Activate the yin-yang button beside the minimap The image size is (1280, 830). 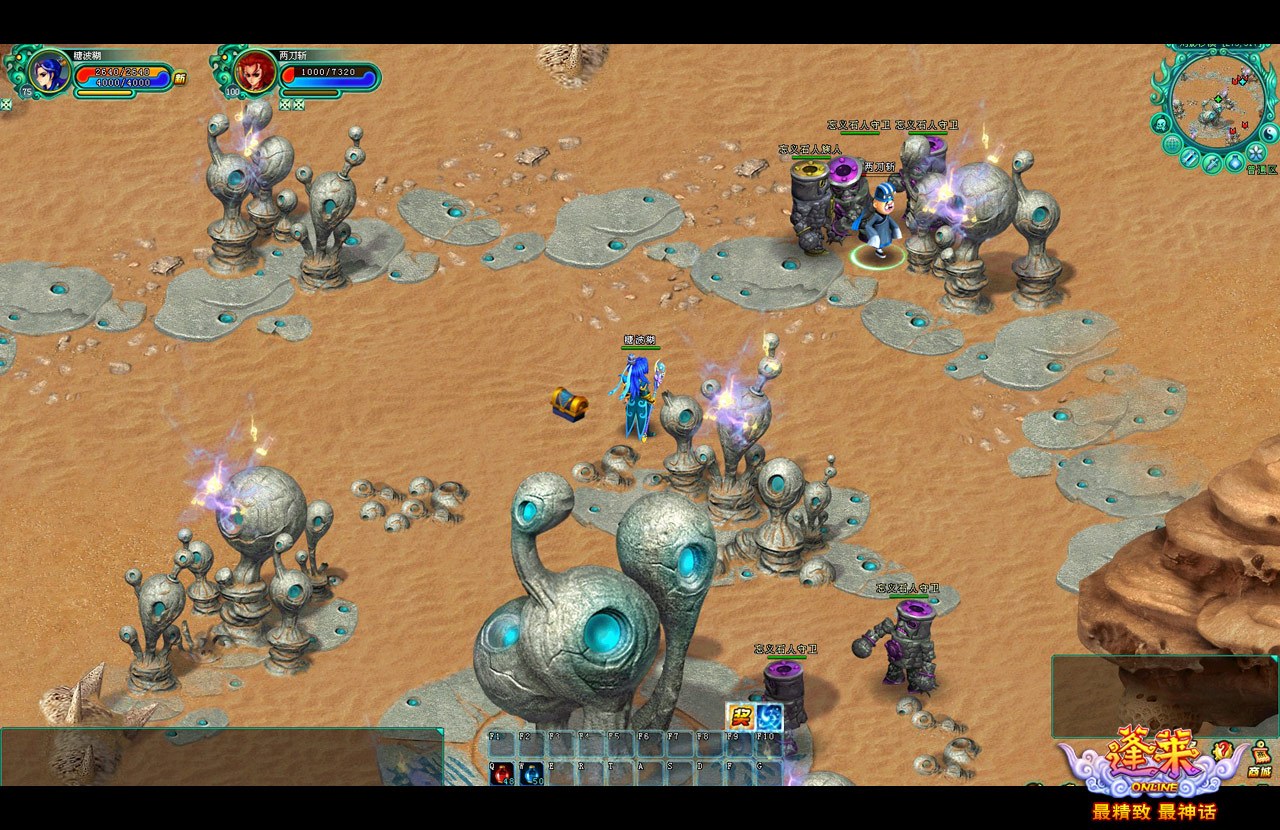pos(1270,131)
